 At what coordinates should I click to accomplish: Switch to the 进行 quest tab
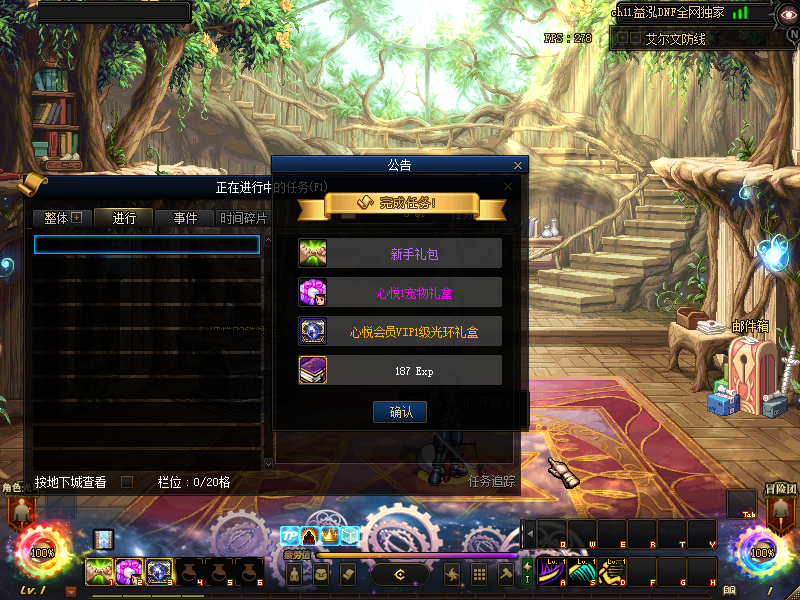[124, 218]
